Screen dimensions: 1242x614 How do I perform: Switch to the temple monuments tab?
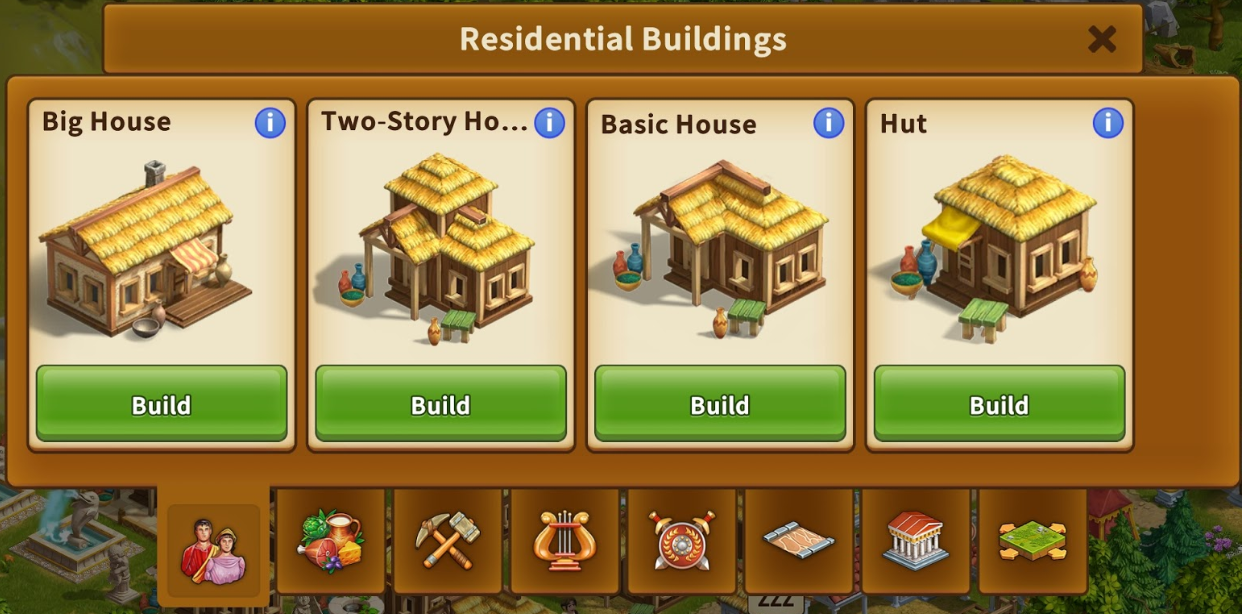coord(915,541)
